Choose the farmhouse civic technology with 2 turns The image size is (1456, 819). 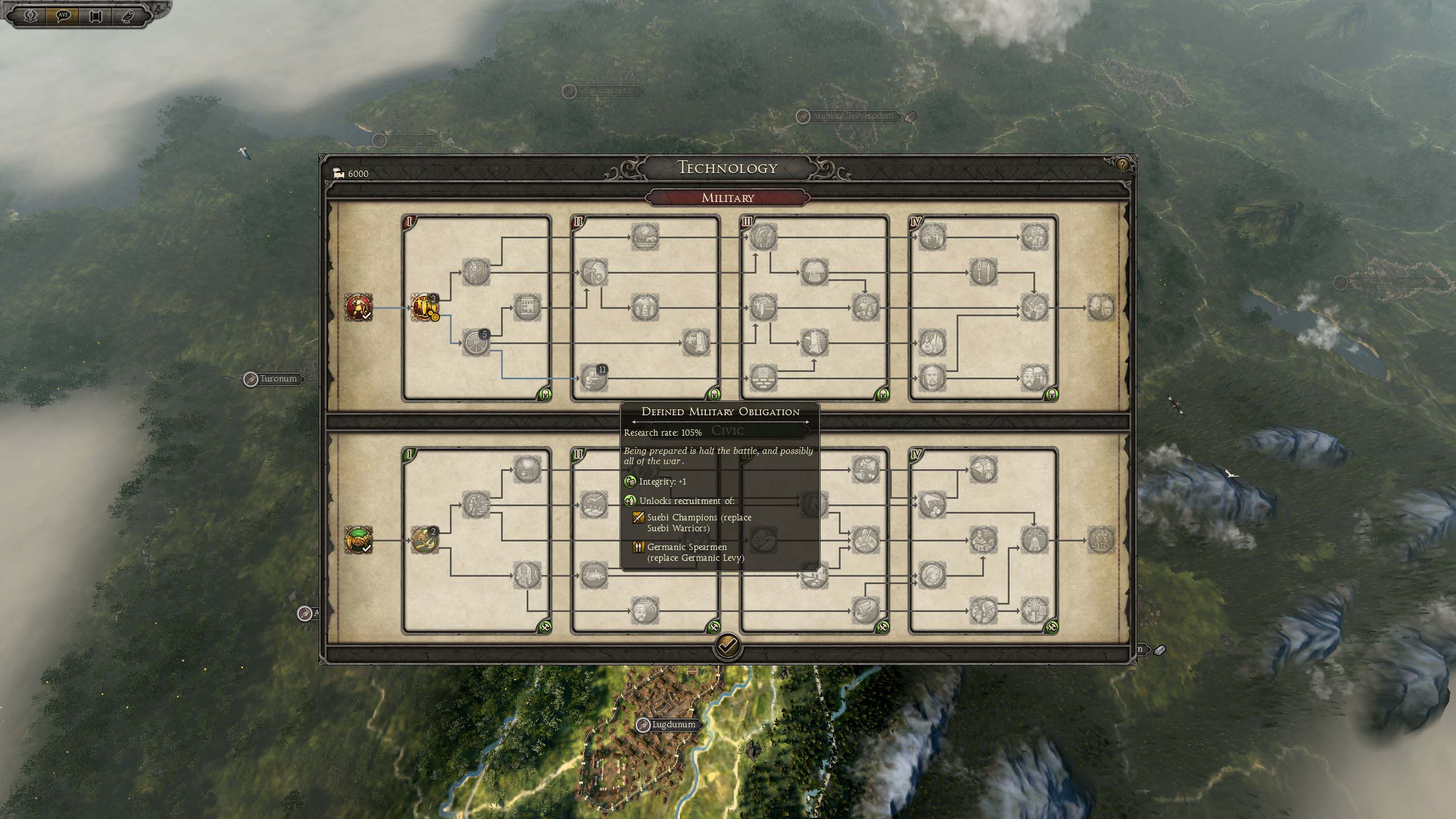pyautogui.click(x=425, y=540)
